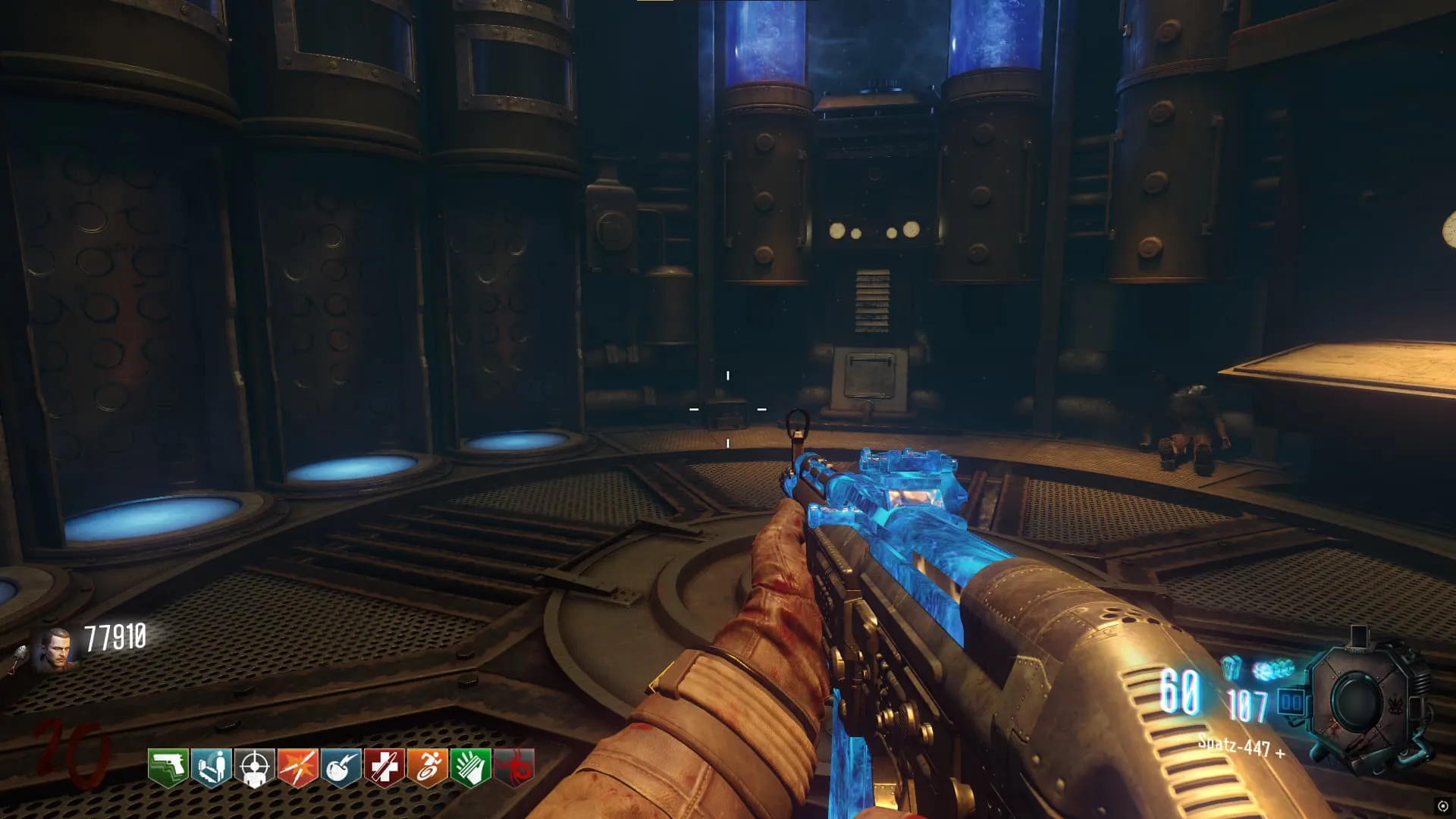Select the Juggernog red cross perk icon
The height and width of the screenshot is (819, 1456).
click(384, 767)
